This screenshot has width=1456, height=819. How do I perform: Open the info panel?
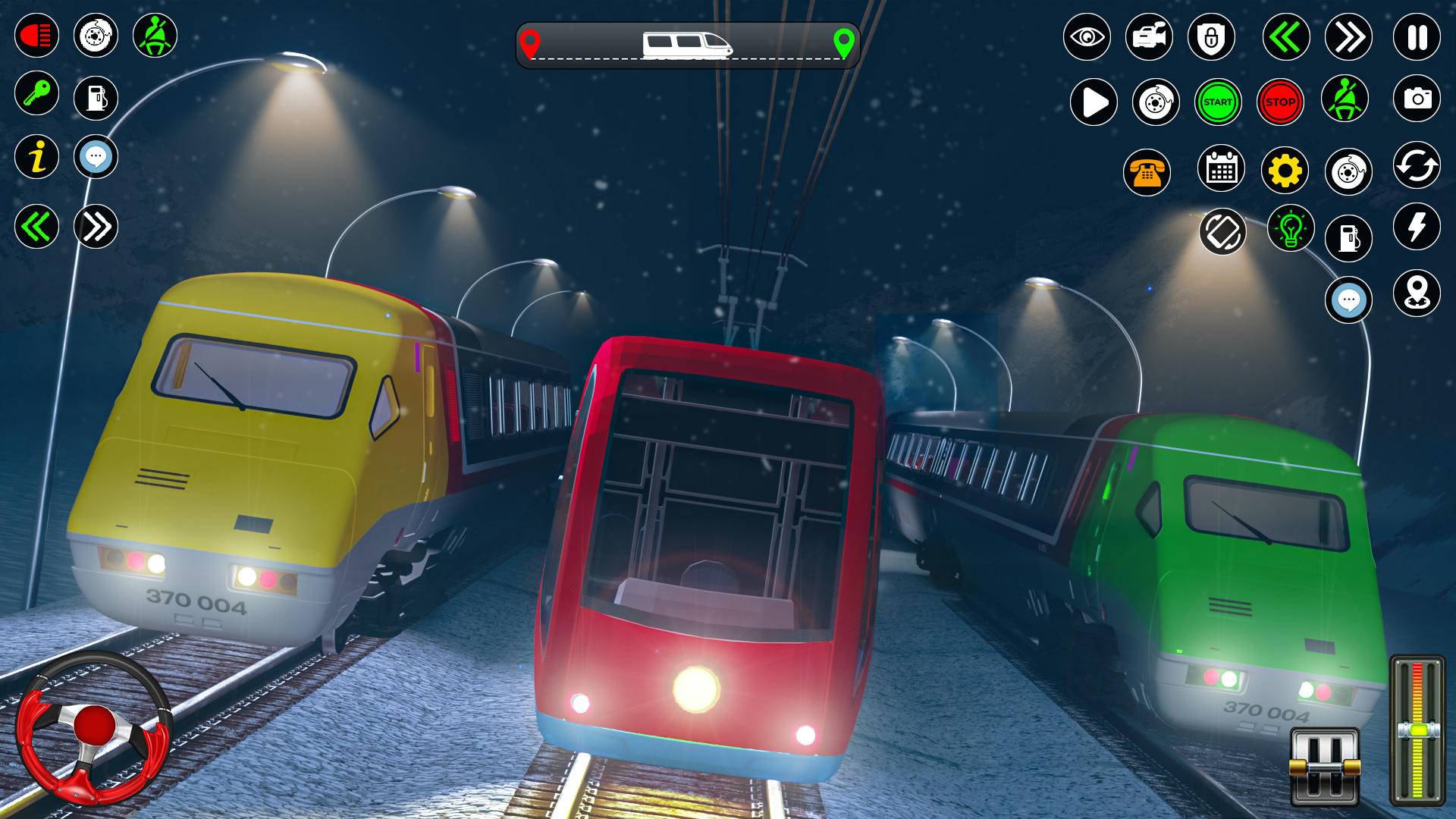[36, 157]
